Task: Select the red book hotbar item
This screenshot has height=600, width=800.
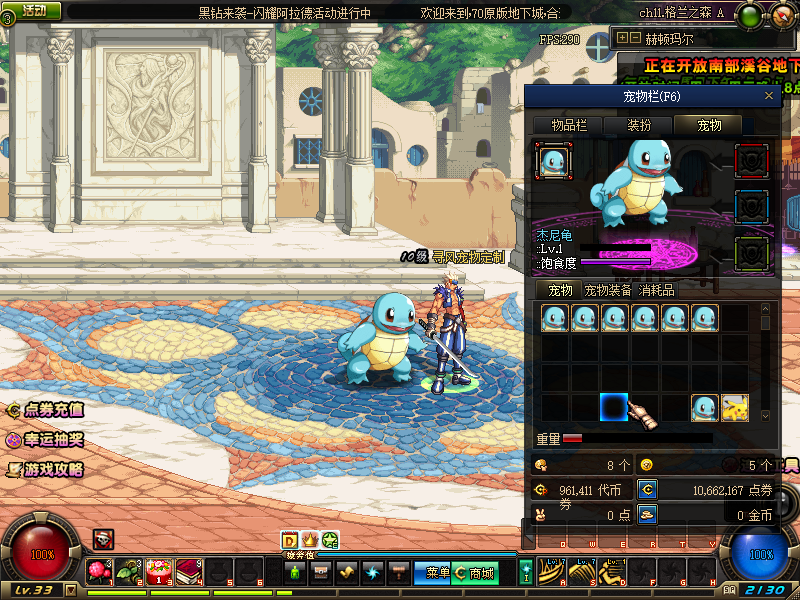Action: pos(188,572)
